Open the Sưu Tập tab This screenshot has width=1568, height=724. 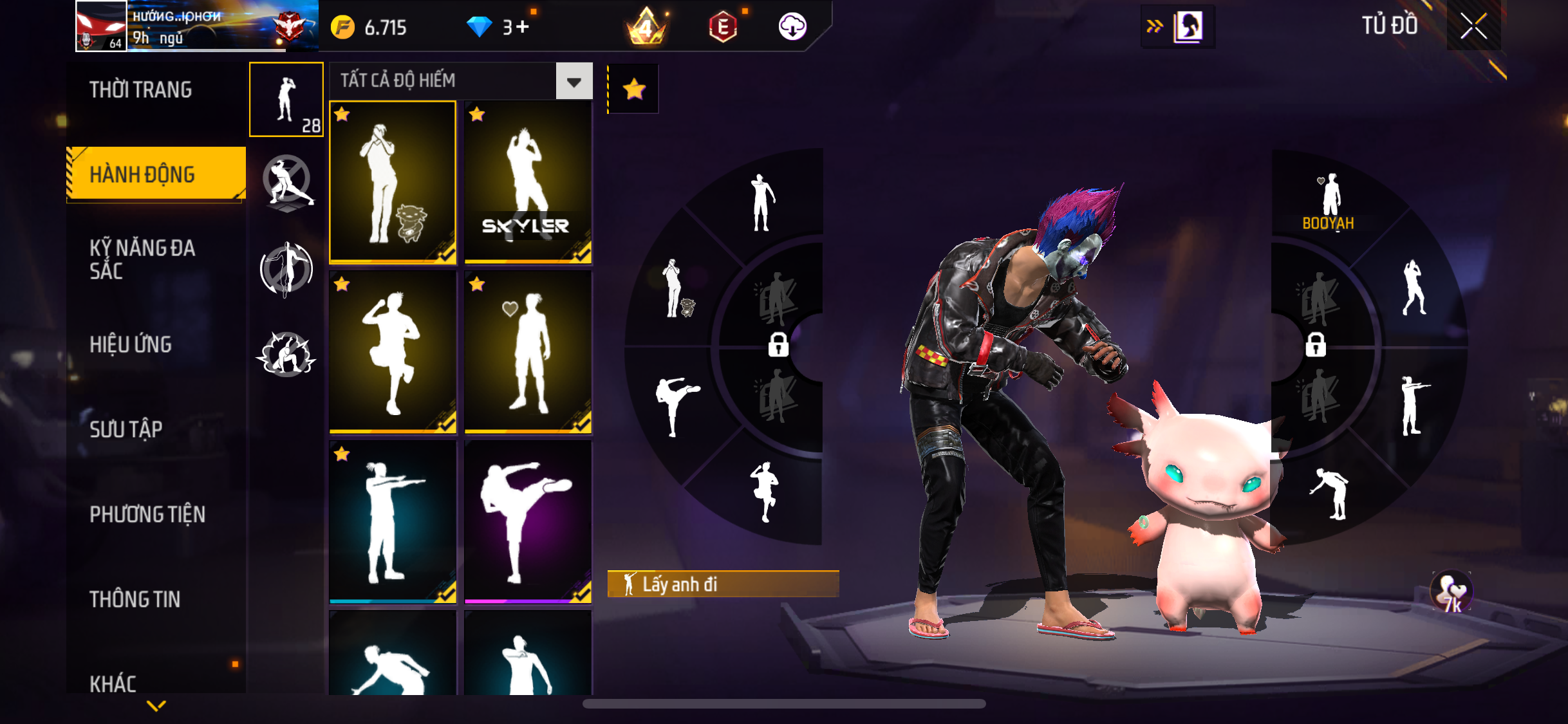coord(126,429)
